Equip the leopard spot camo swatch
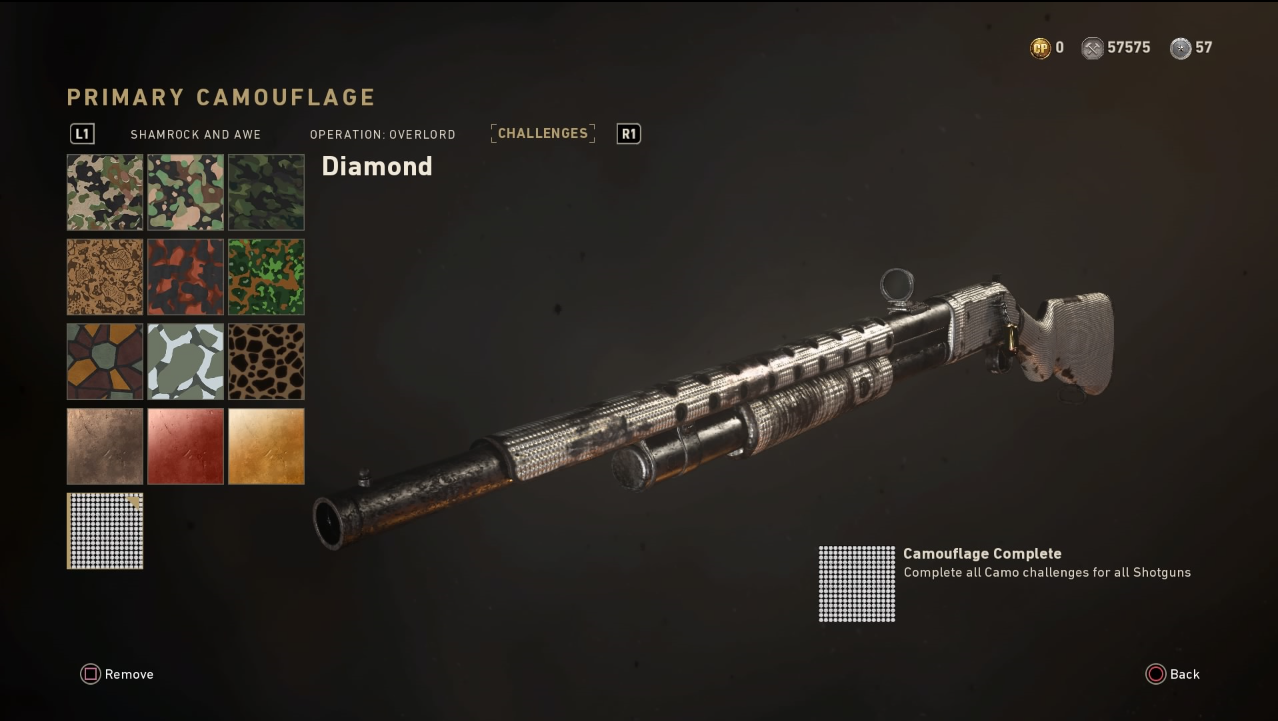This screenshot has width=1278, height=721. (266, 361)
